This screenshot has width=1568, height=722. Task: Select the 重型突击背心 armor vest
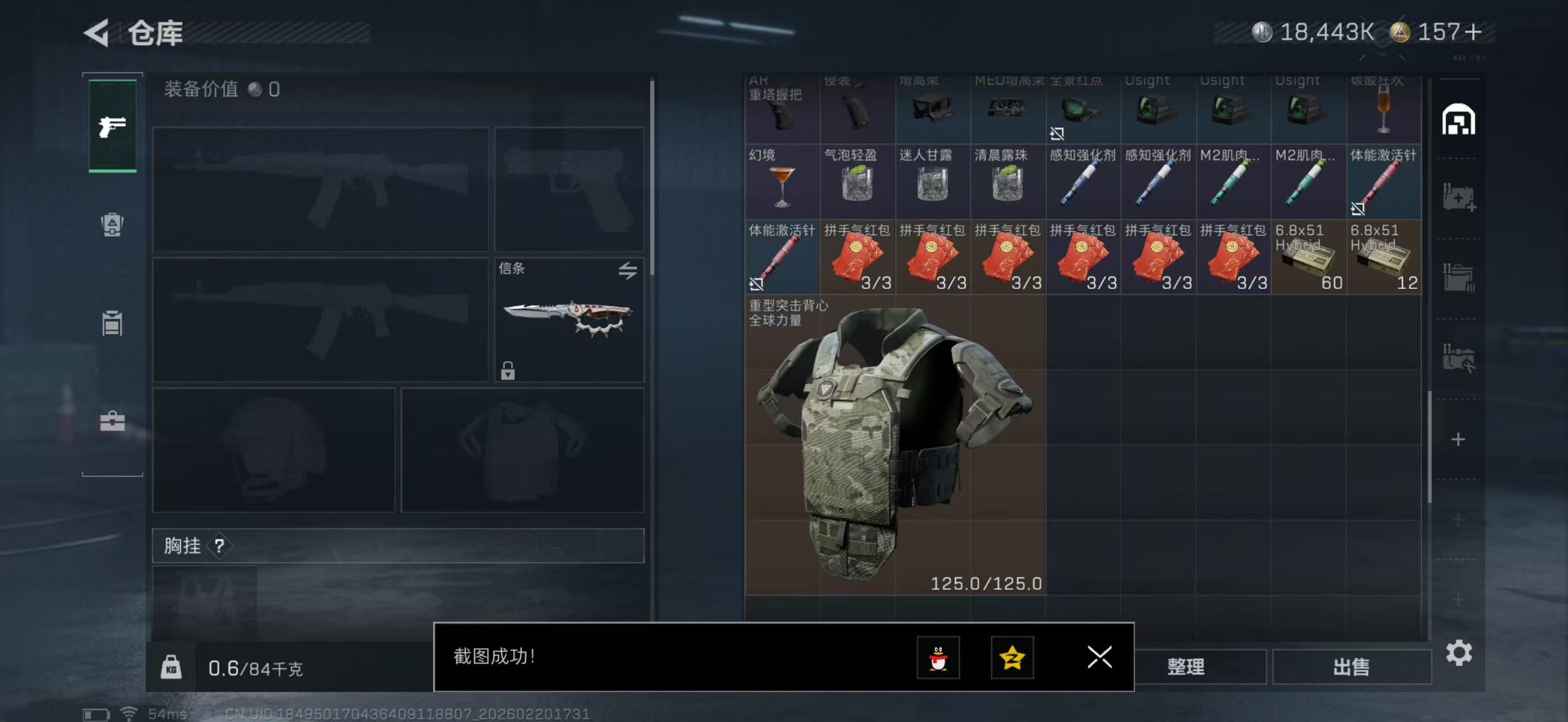pos(895,444)
